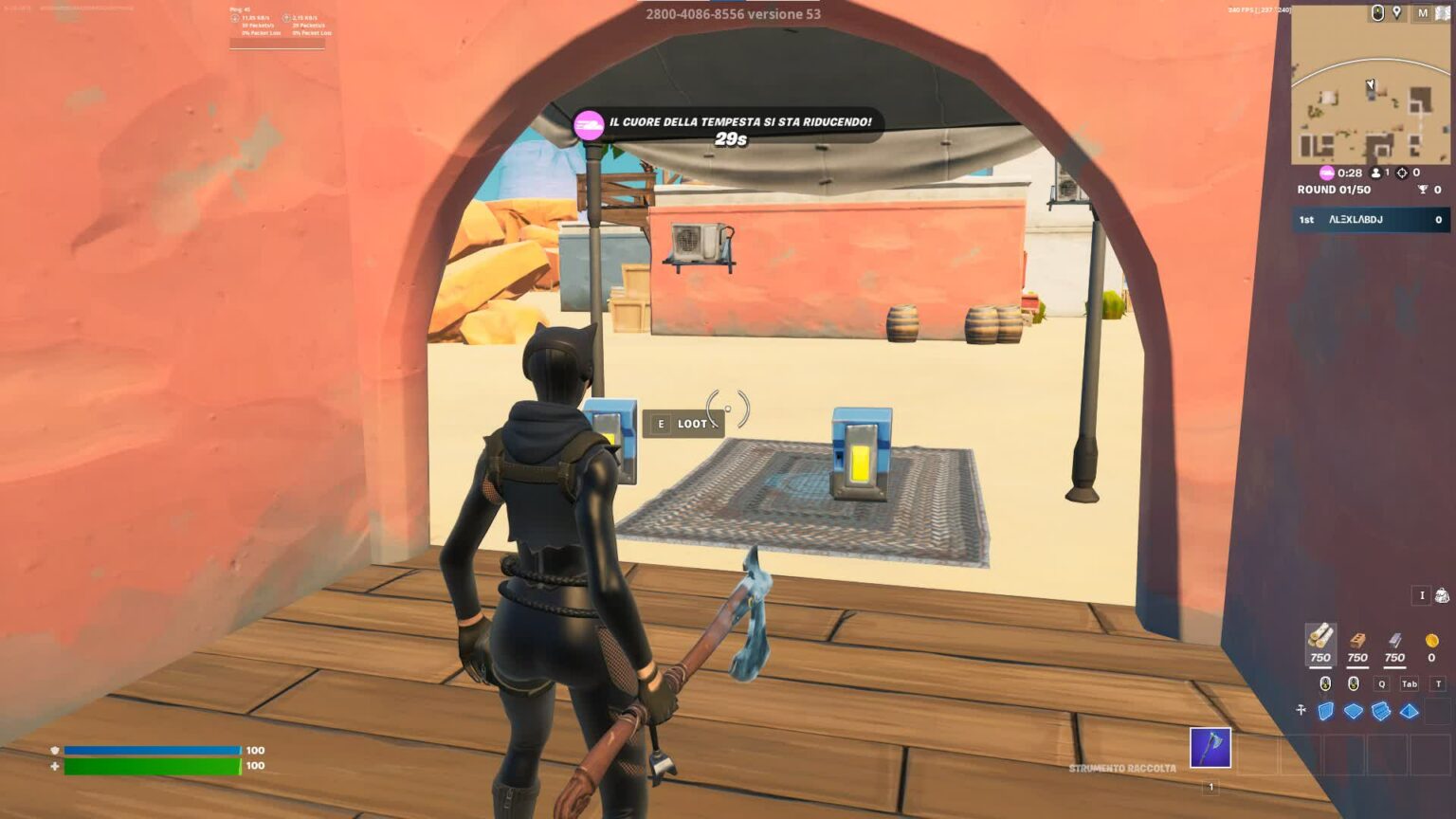The height and width of the screenshot is (819, 1456).
Task: Click the location pin above the minimap
Action: click(1397, 12)
